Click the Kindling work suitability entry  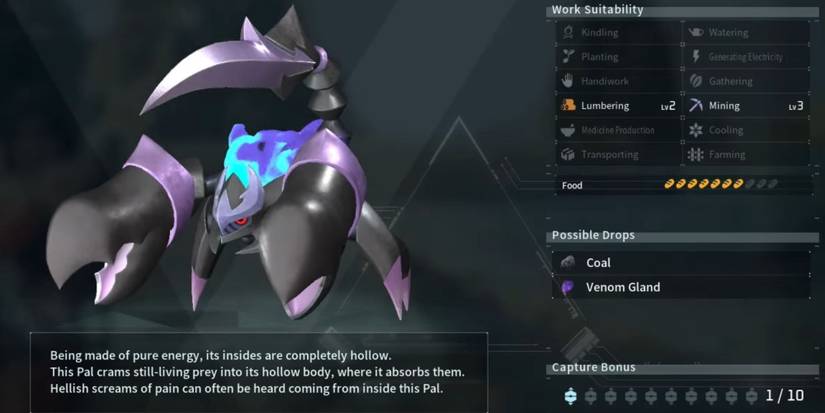click(x=617, y=33)
